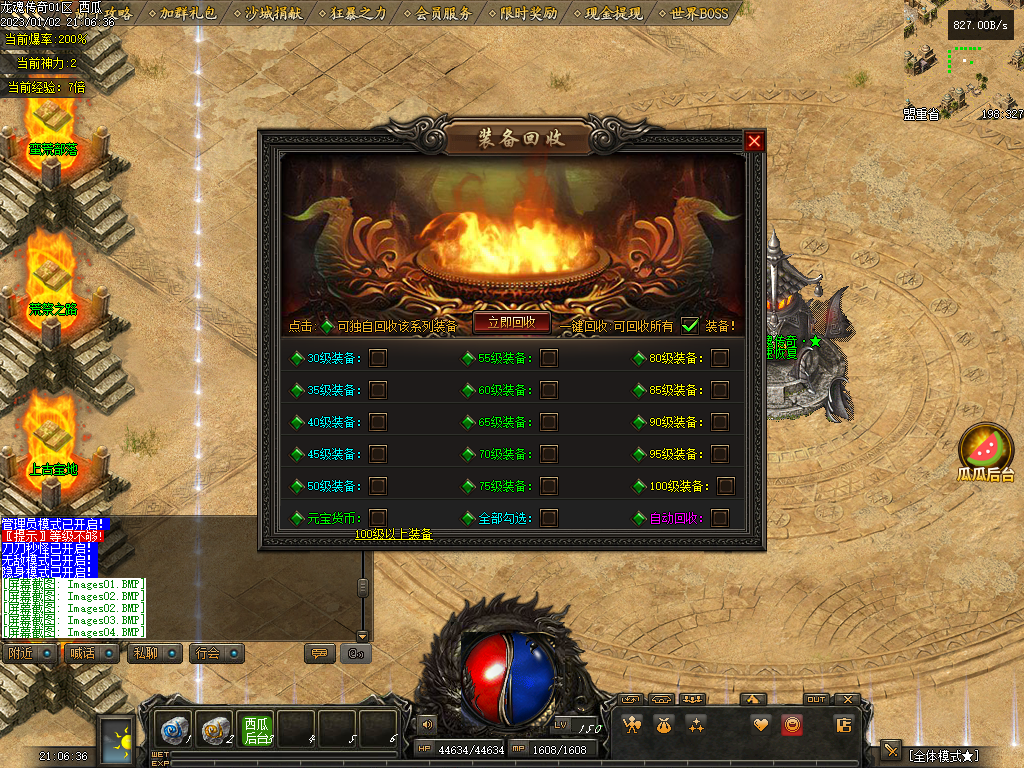Toggle the 30级装备 checkbox
The width and height of the screenshot is (1024, 768).
378,358
